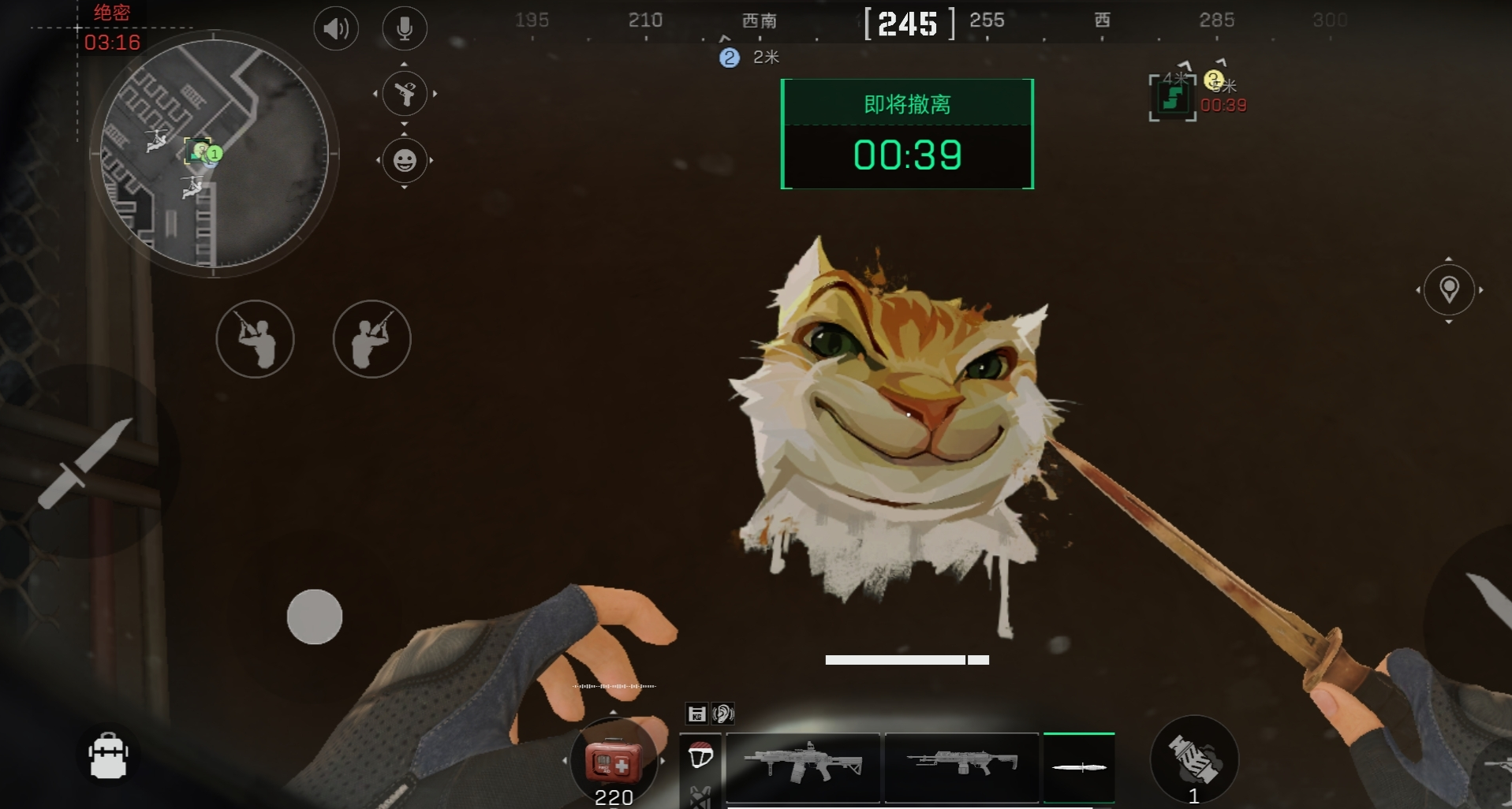
Task: Tap the location pin marker button
Action: pyautogui.click(x=1448, y=289)
